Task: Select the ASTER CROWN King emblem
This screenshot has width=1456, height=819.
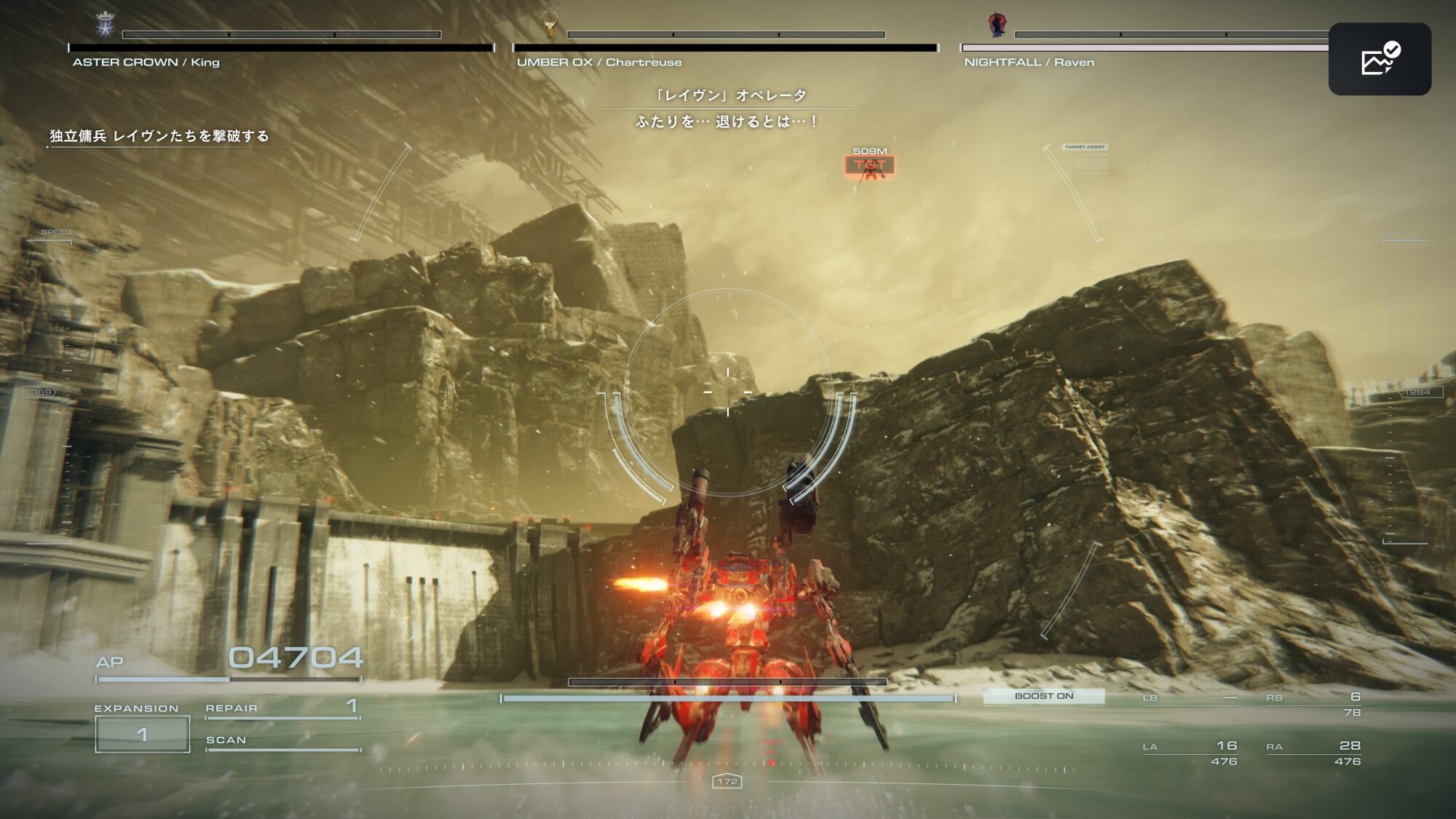Action: pos(106,25)
